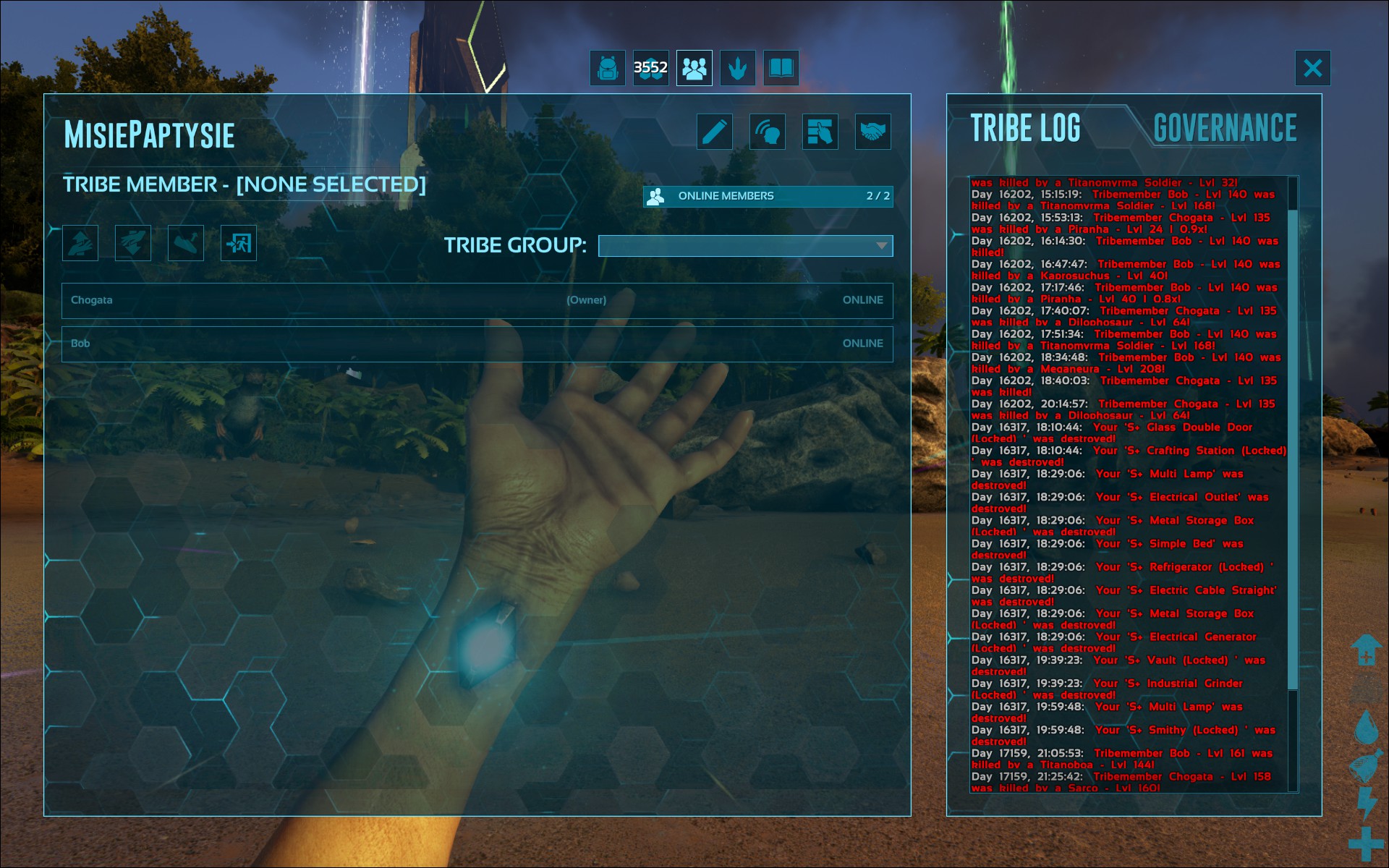
Task: Click the boot kick-member icon
Action: [186, 243]
